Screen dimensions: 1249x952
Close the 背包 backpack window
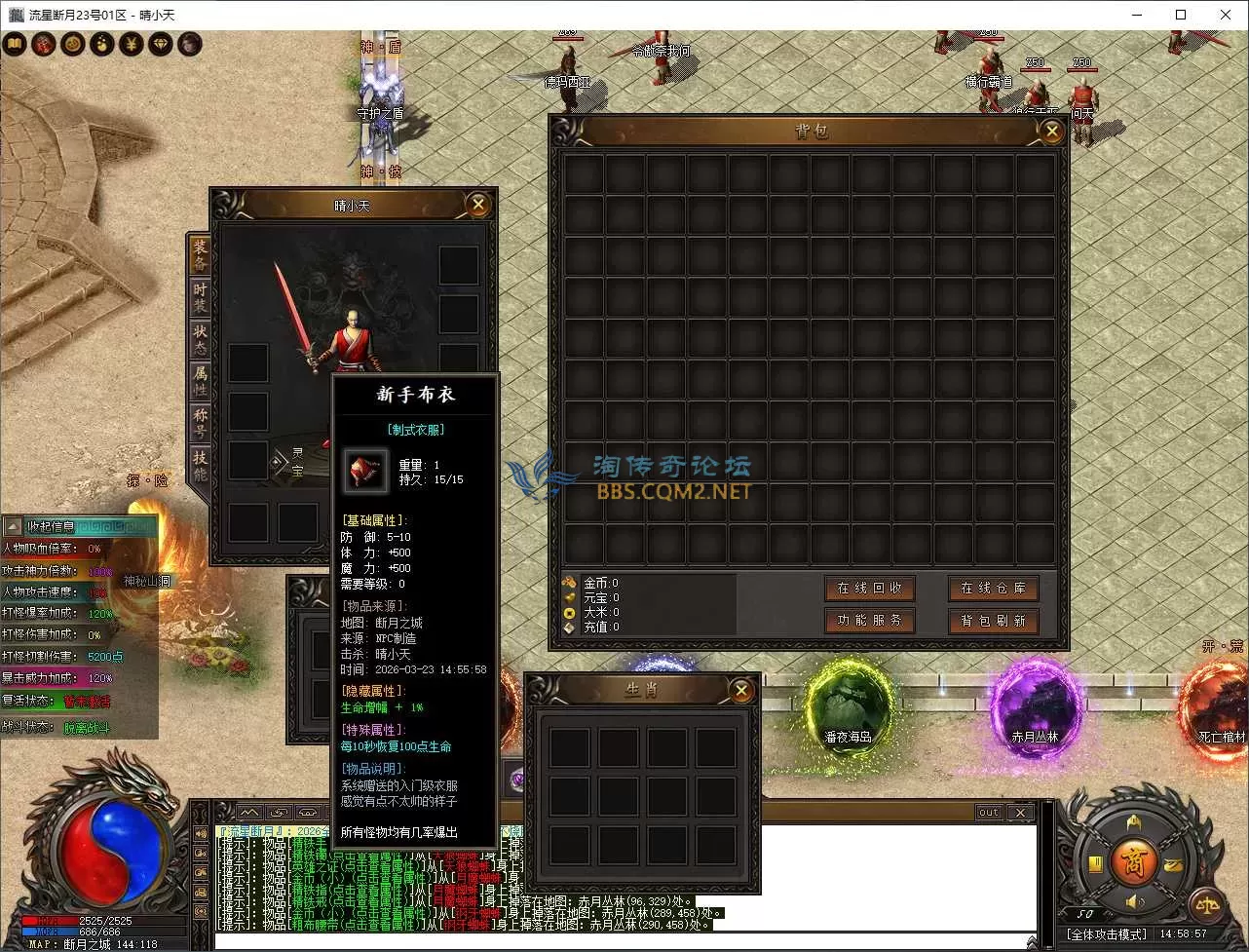coord(1051,132)
